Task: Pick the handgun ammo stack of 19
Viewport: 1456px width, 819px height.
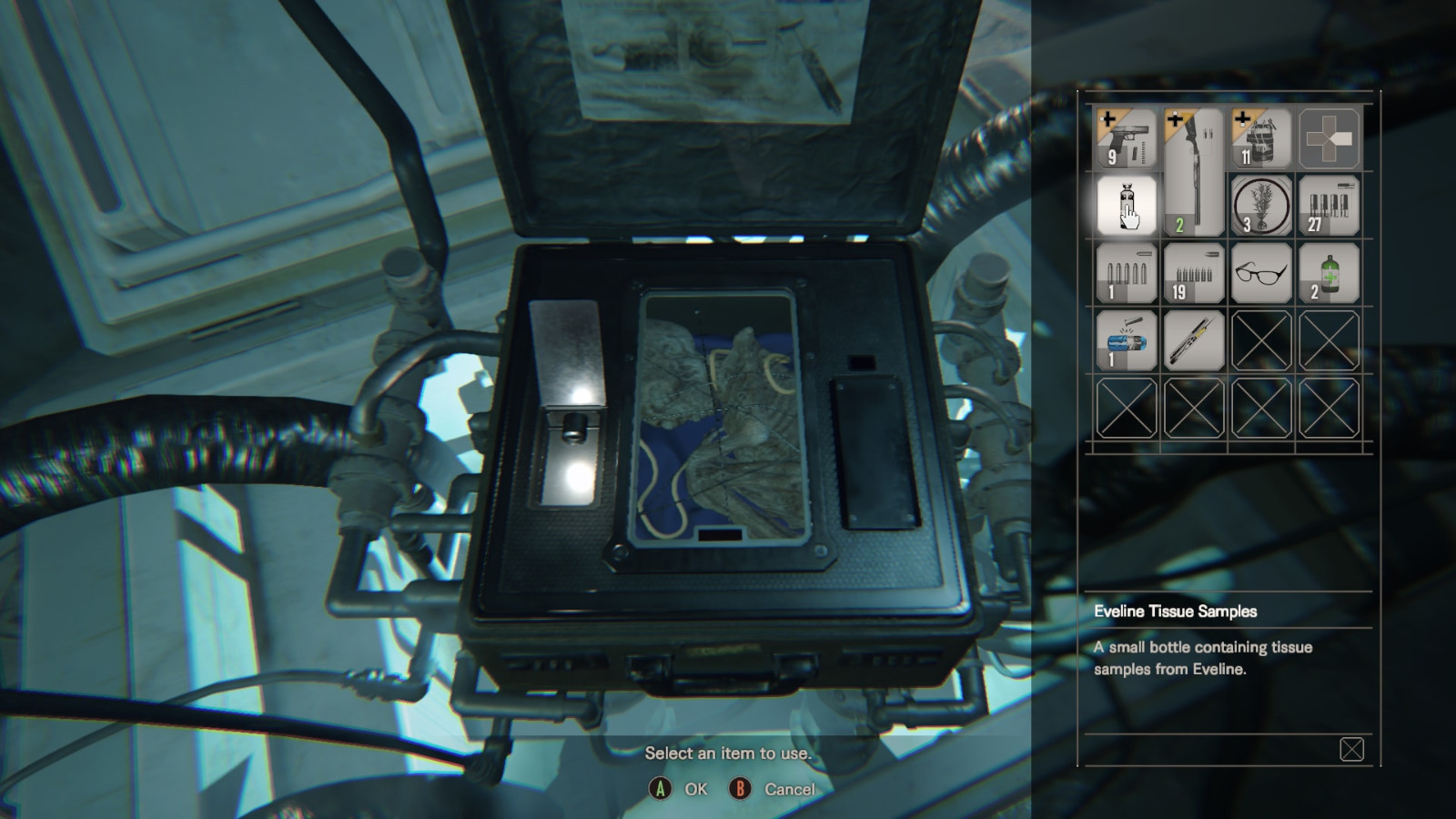Action: point(1194,273)
